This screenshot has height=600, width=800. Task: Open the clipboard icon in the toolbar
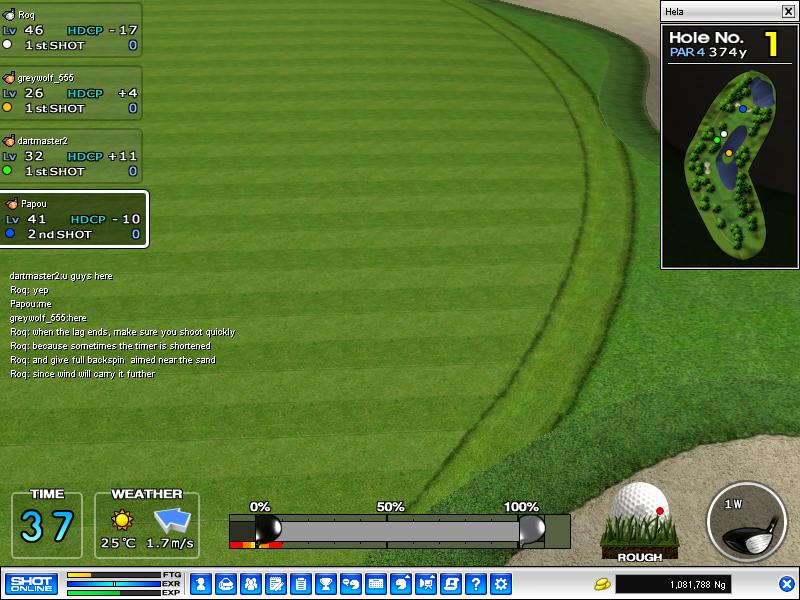point(300,584)
